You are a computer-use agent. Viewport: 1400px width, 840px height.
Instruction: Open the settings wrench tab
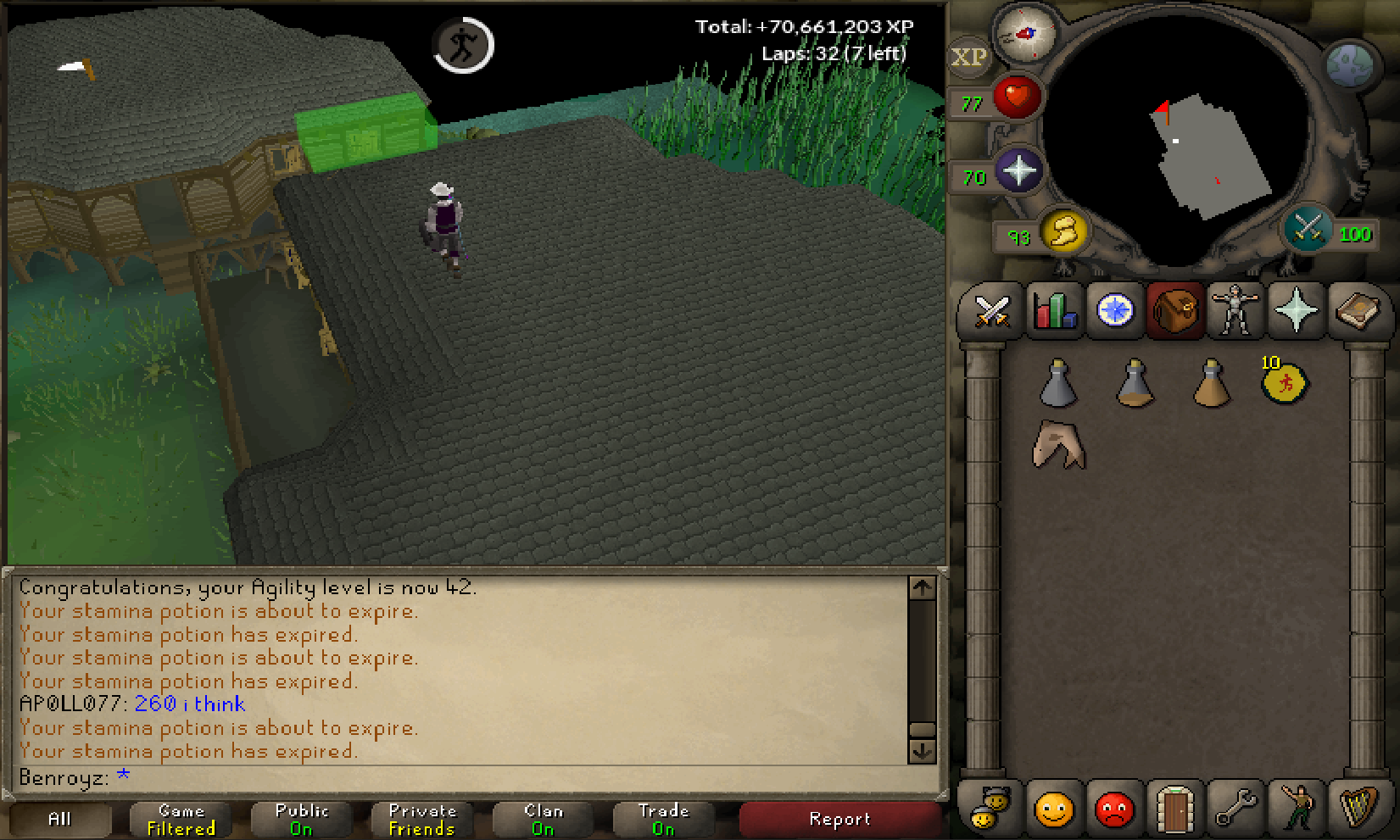coord(1235,809)
